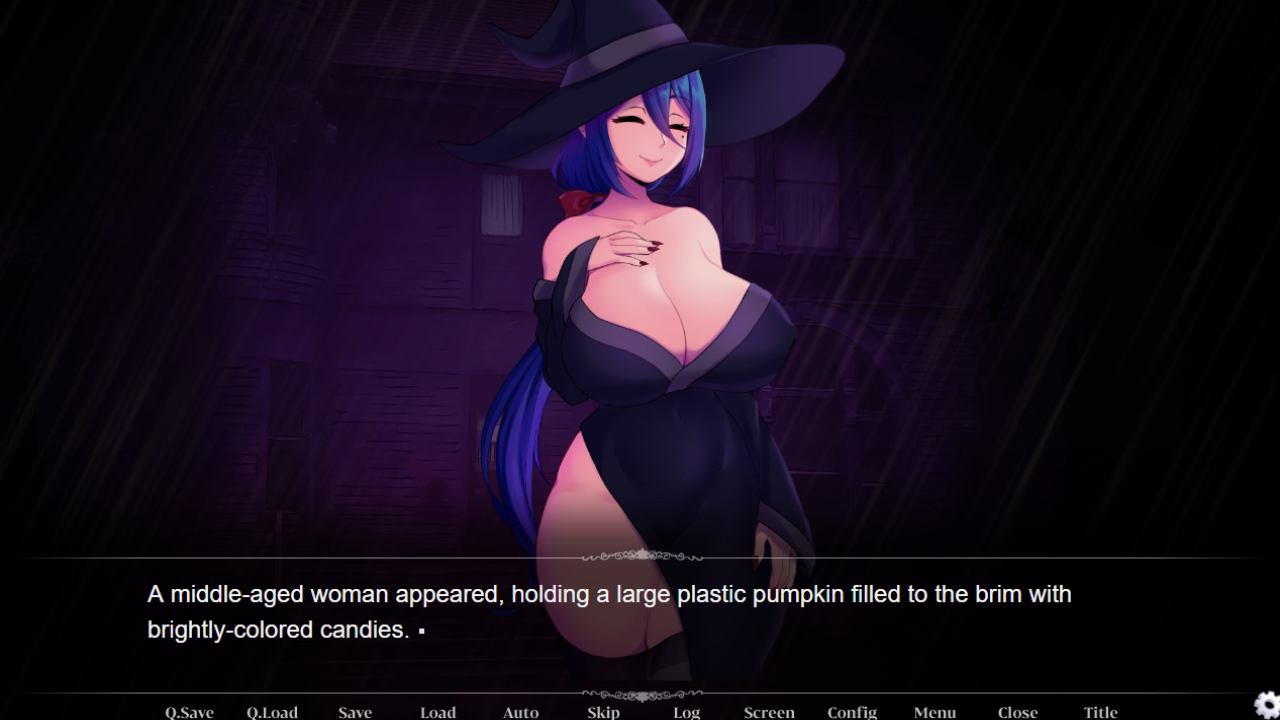Open the Save game screen
The width and height of the screenshot is (1280, 720).
pyautogui.click(x=355, y=712)
